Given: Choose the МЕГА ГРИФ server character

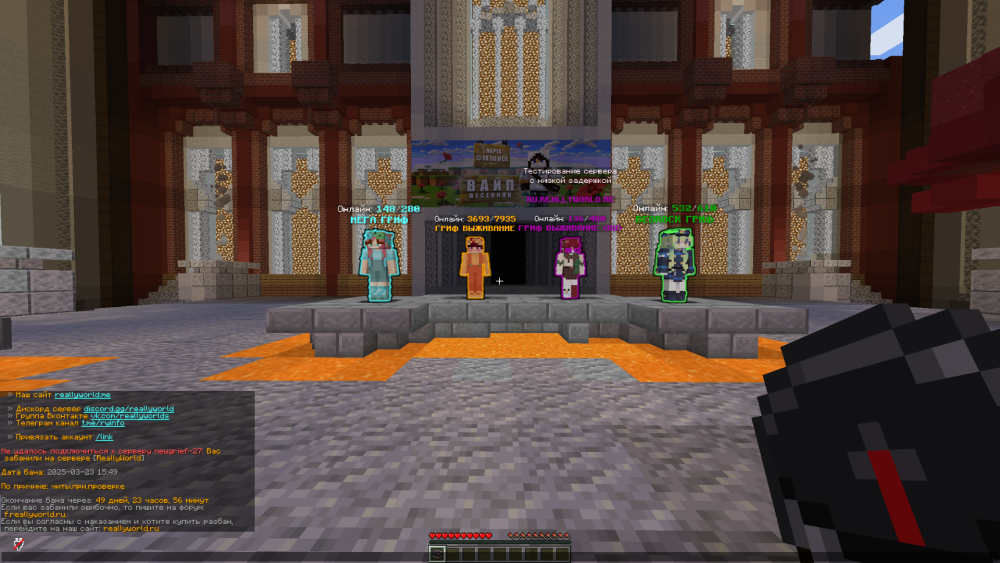Looking at the screenshot, I should point(378,263).
